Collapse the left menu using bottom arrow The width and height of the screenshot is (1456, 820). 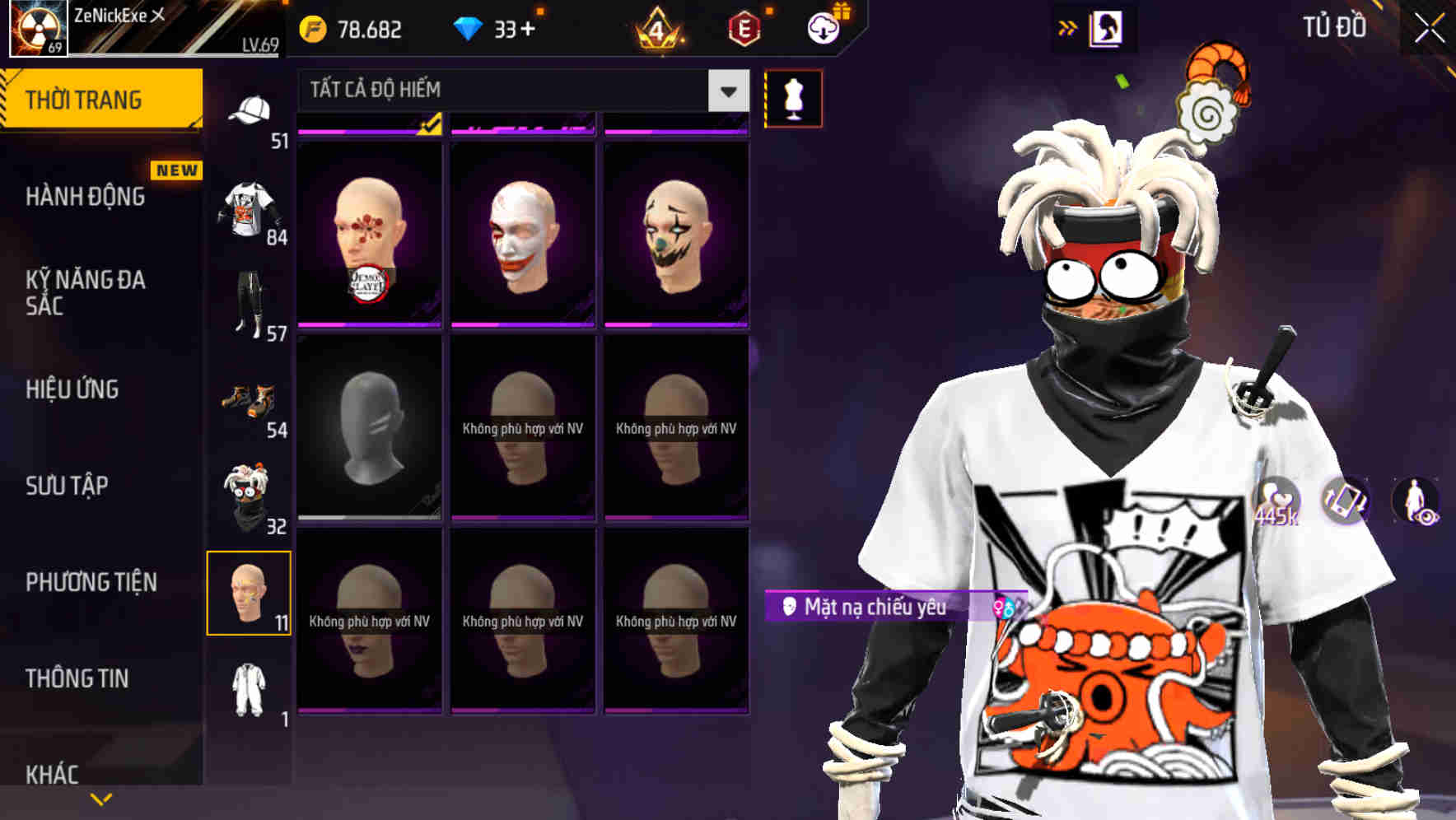click(100, 797)
